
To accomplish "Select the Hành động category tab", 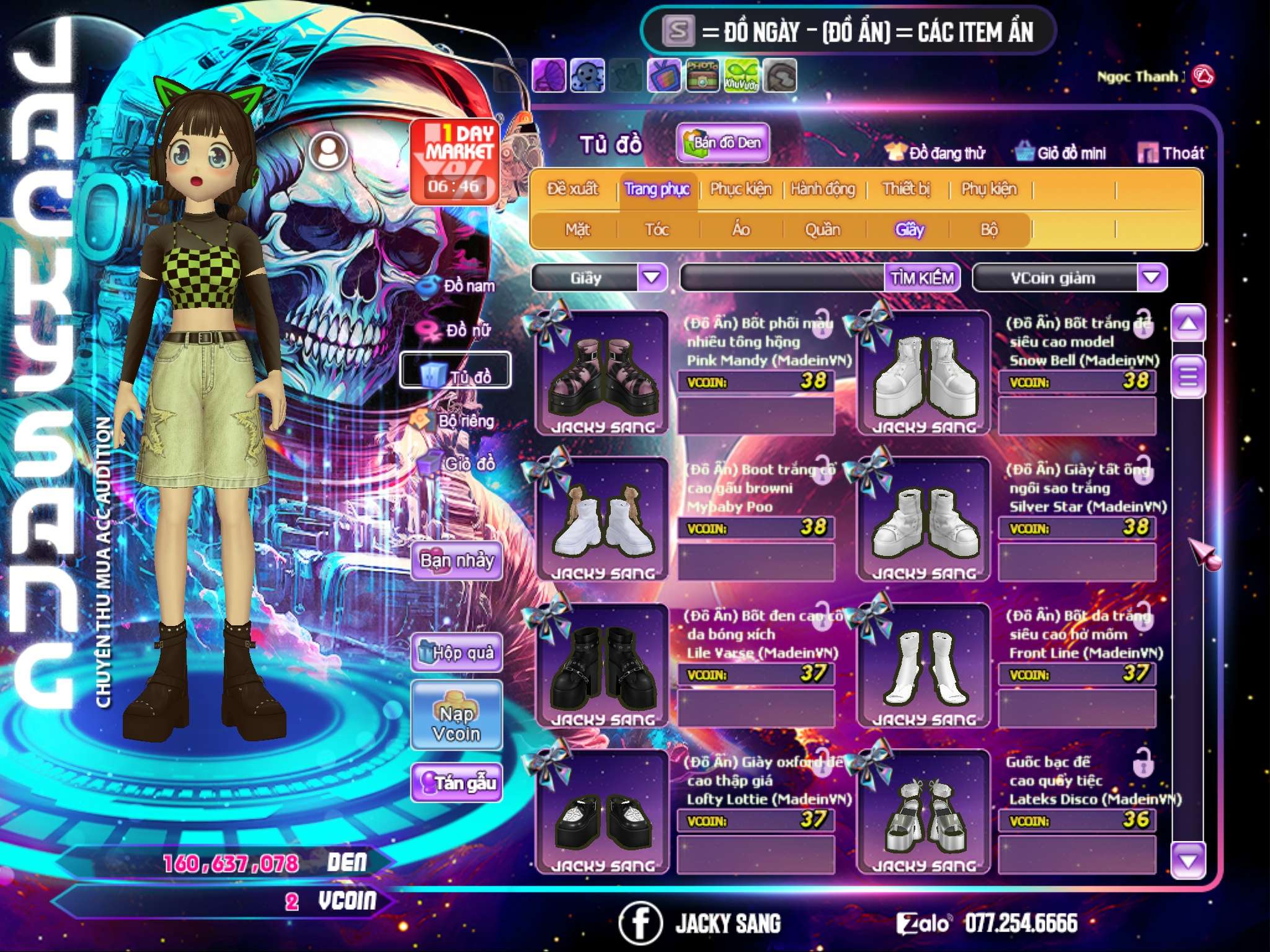I will (822, 189).
